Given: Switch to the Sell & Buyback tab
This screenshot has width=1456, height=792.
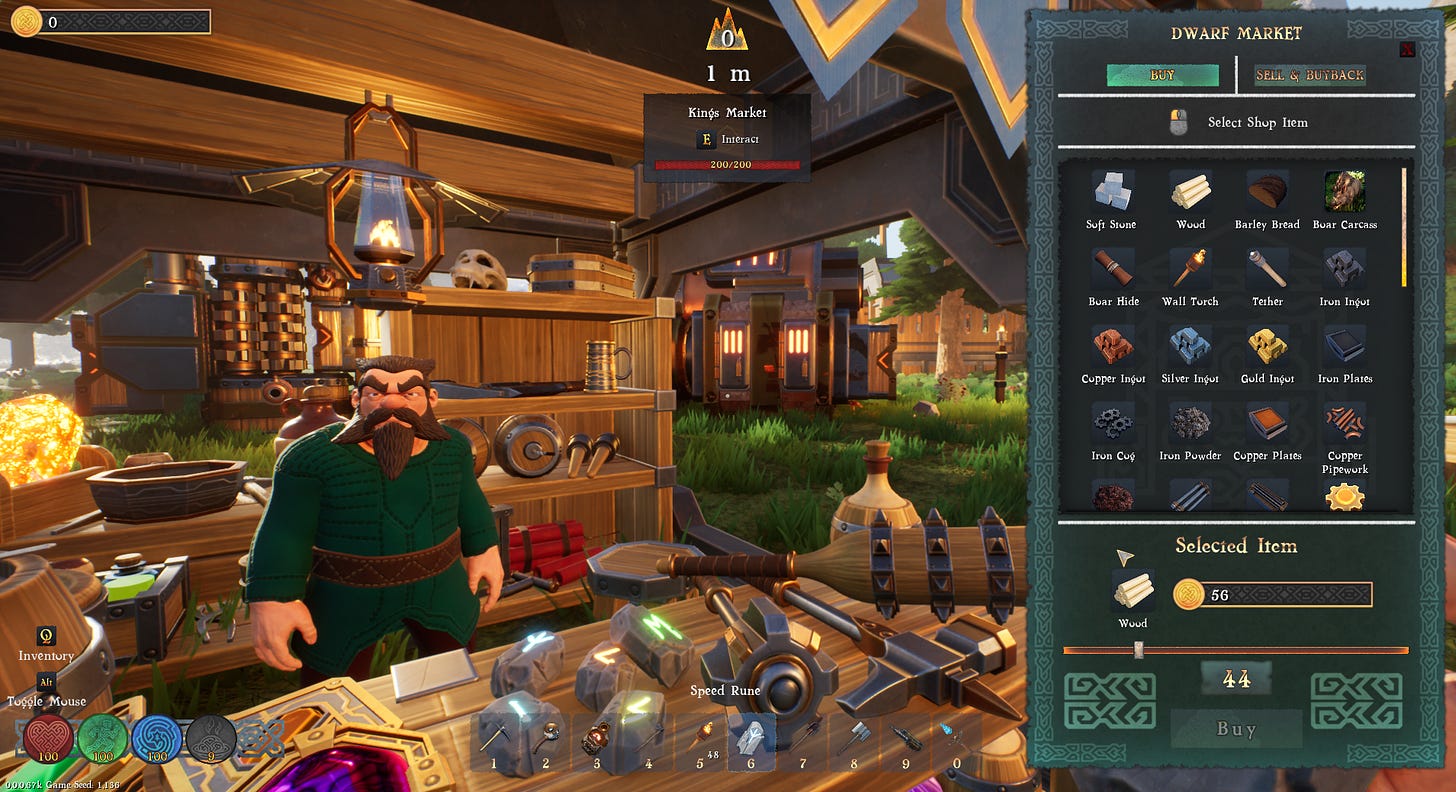Looking at the screenshot, I should 1310,75.
